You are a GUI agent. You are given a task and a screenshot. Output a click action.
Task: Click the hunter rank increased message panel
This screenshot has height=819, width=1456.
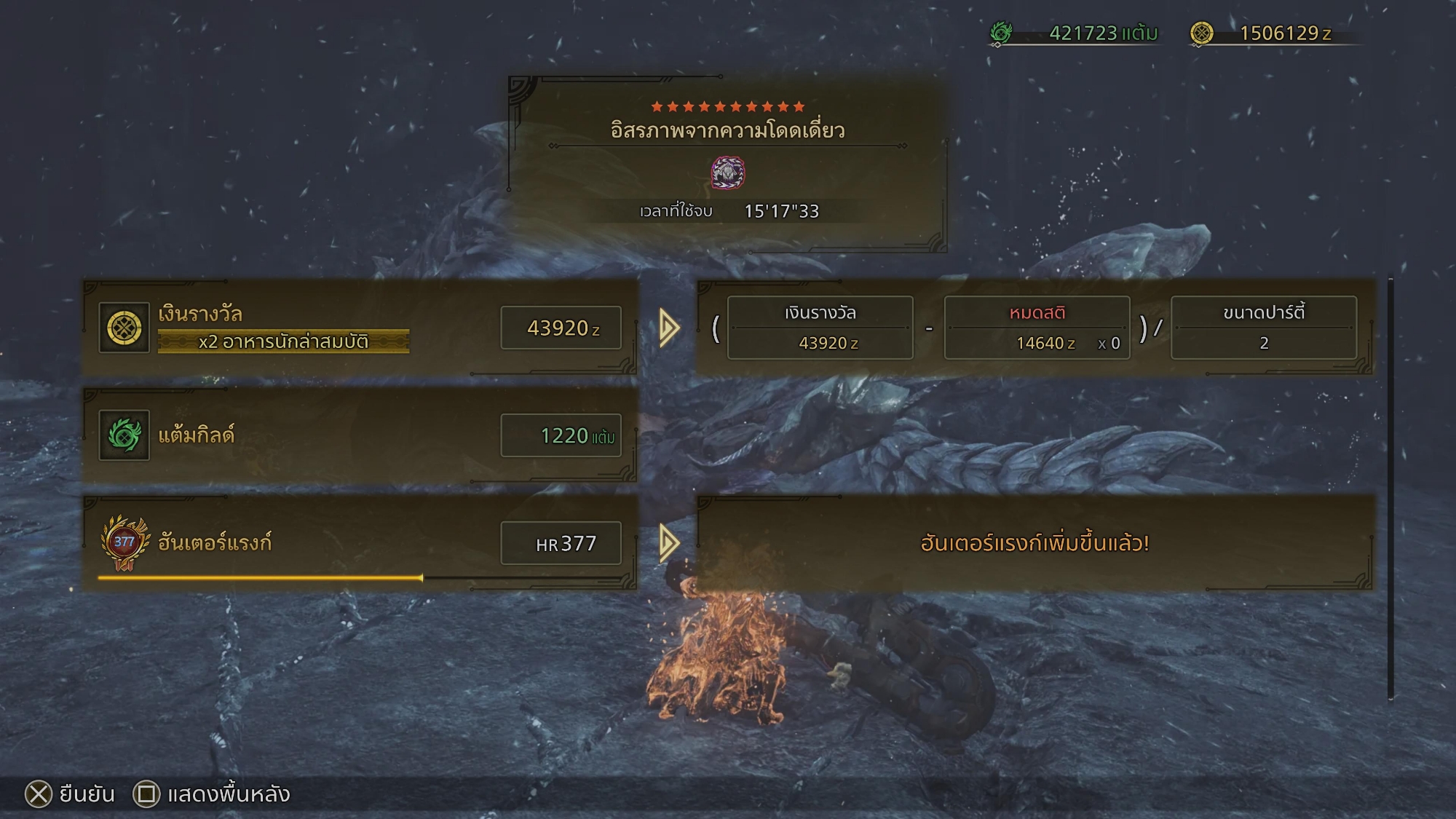[x=1034, y=543]
